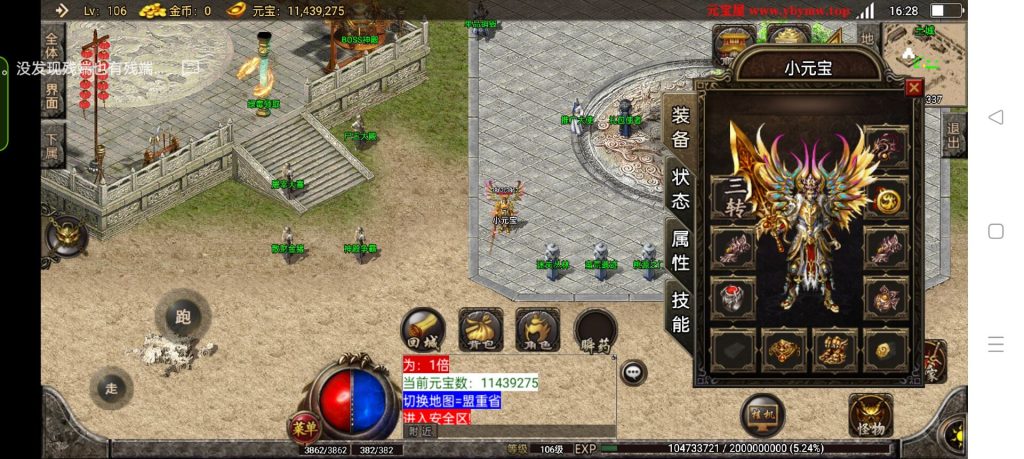Tap the Android back navigation triangle
1024x459 pixels.
point(995,117)
